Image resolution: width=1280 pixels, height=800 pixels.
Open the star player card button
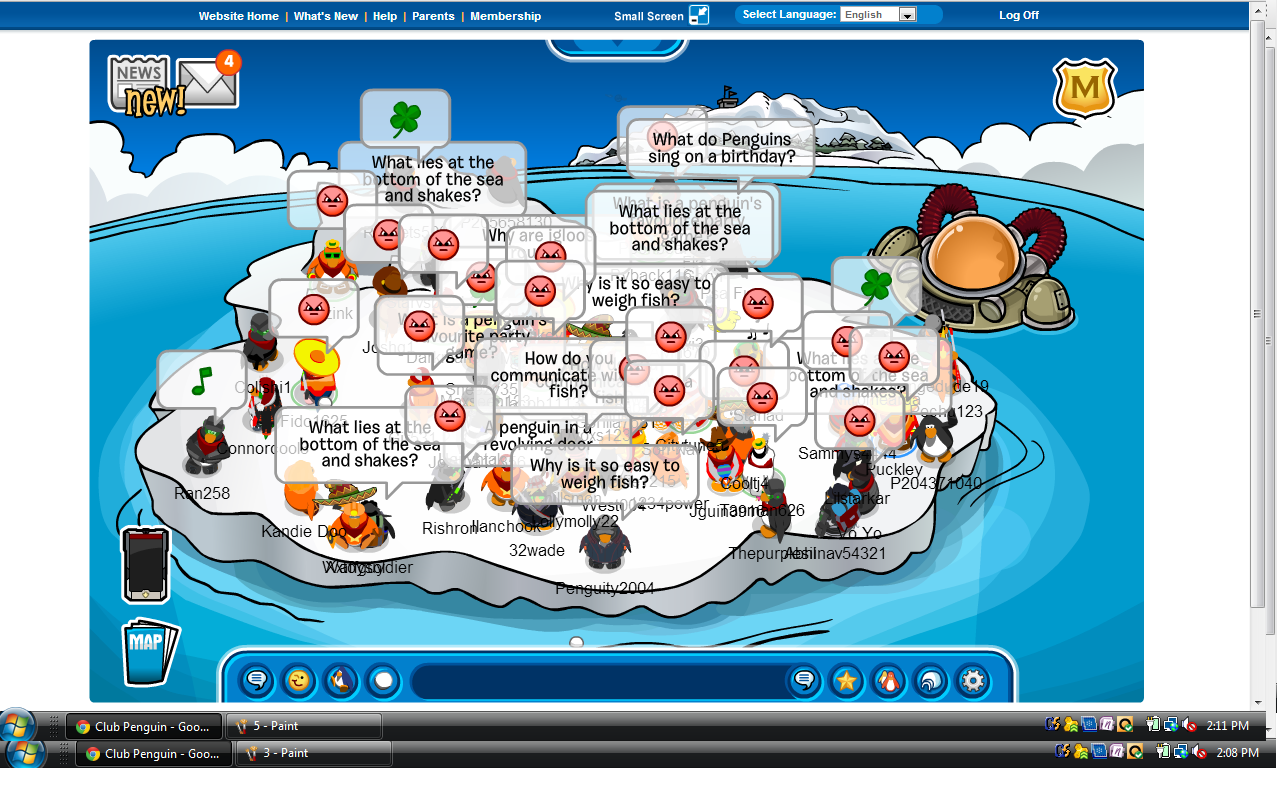click(846, 681)
